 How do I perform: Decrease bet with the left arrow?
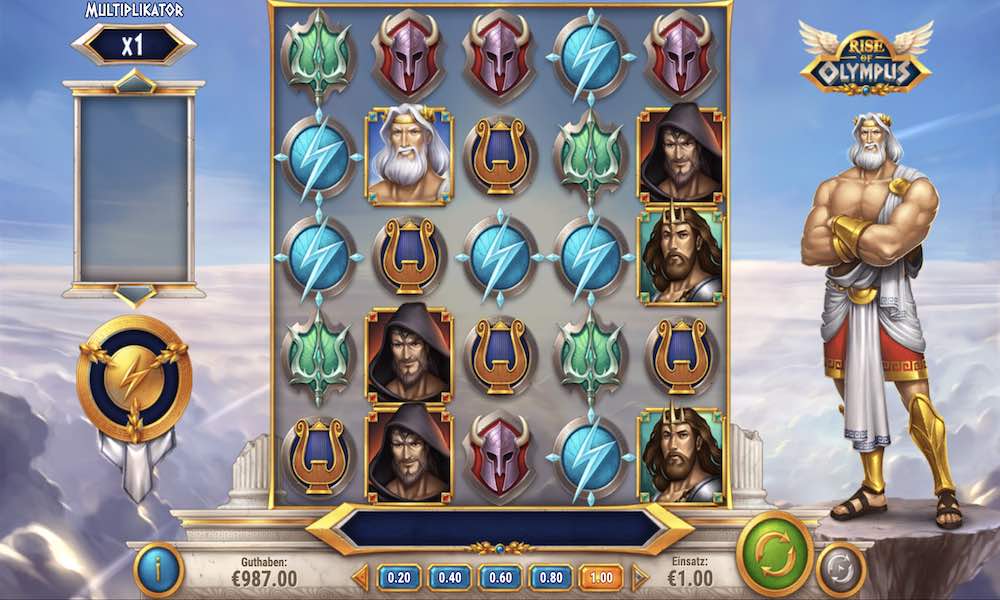tap(361, 577)
